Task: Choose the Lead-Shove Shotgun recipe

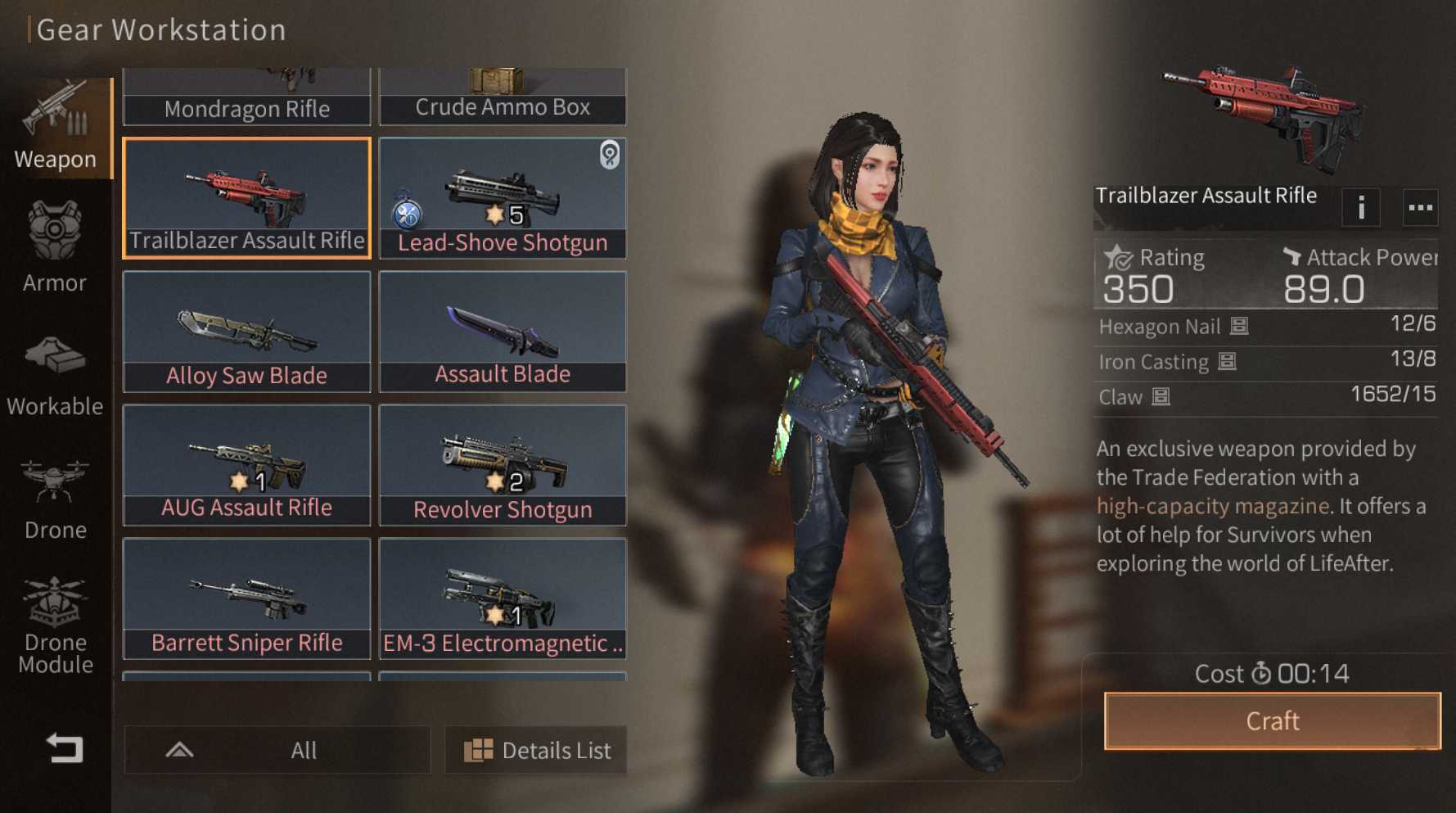Action: pos(503,198)
